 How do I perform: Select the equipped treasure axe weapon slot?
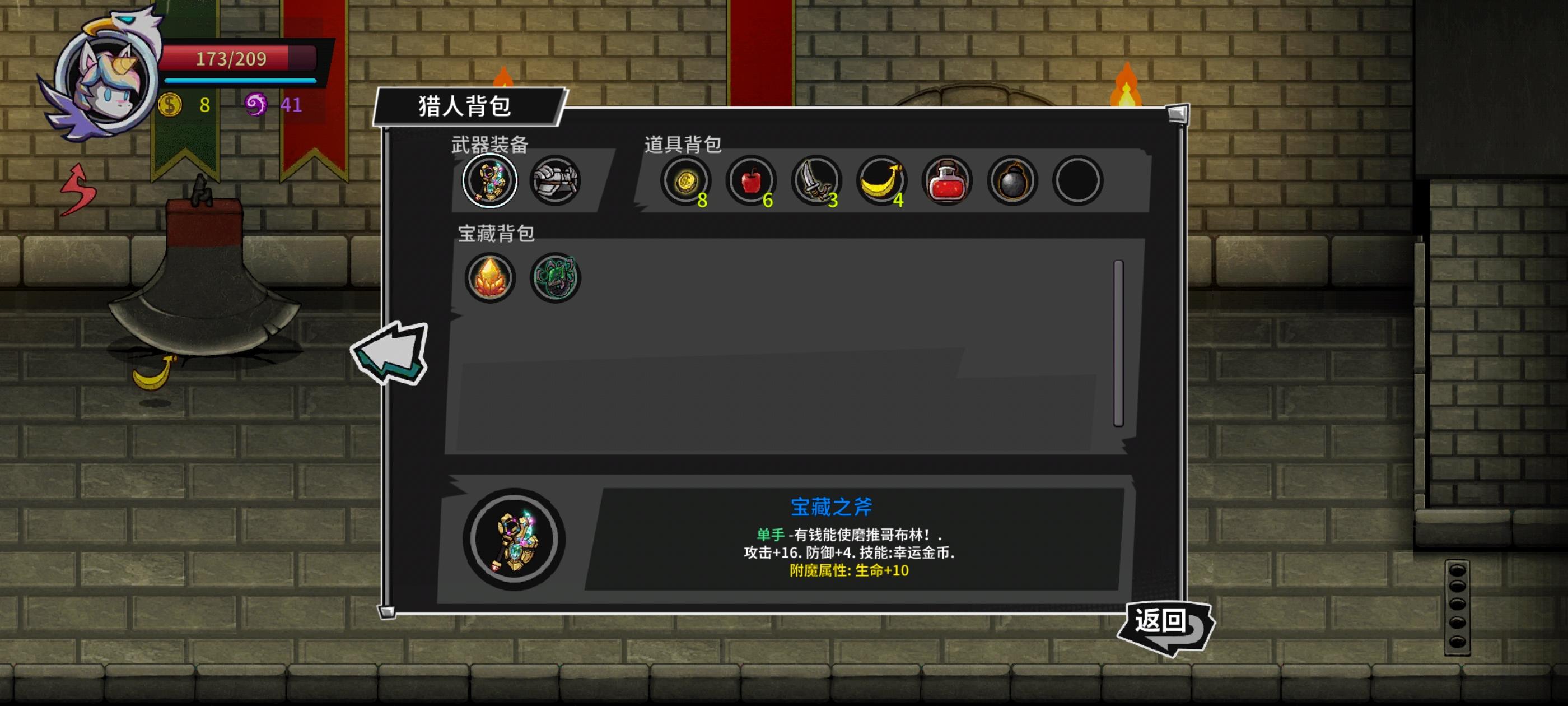pyautogui.click(x=491, y=181)
